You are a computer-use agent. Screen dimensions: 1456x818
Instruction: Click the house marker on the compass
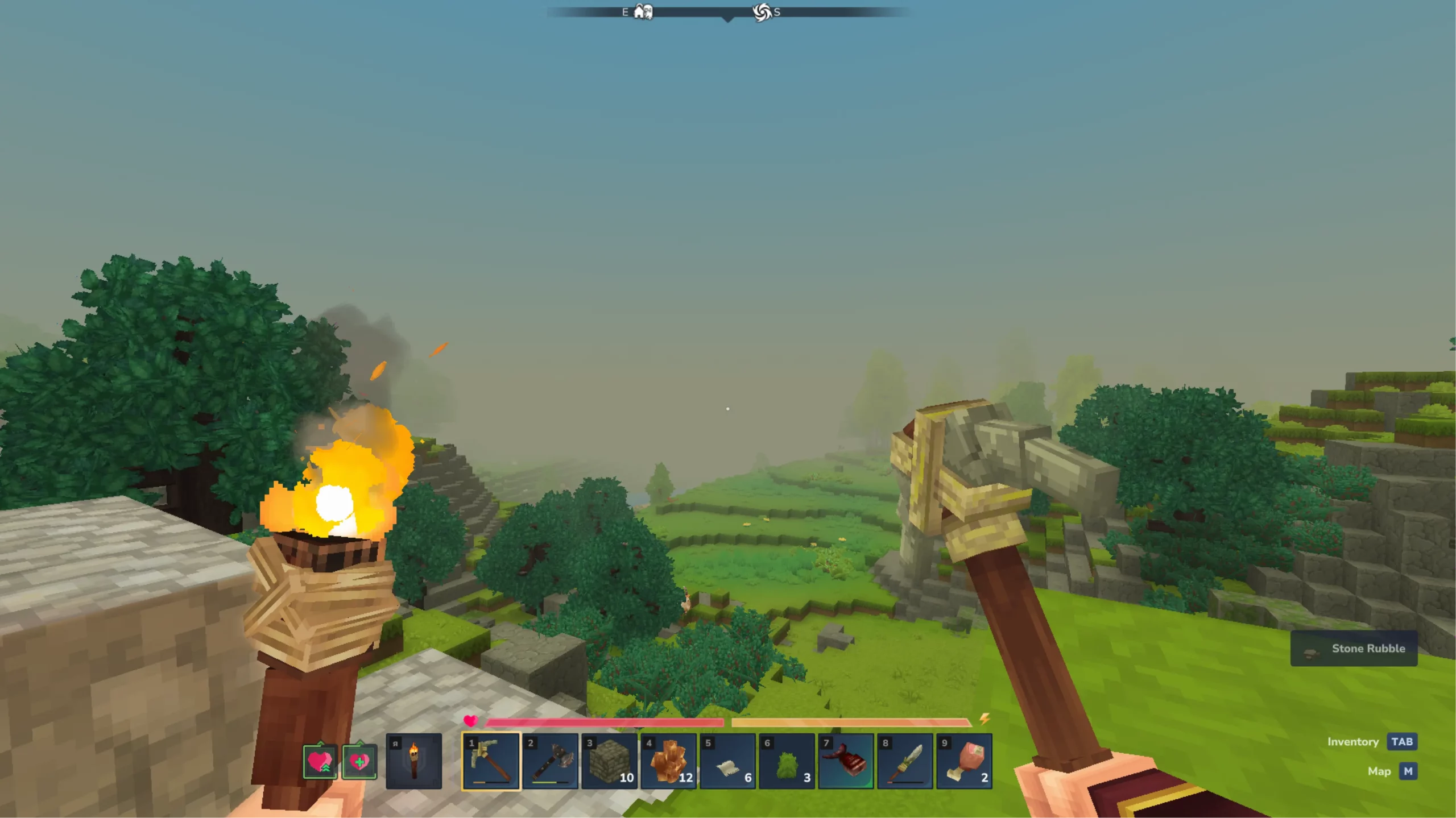(x=643, y=11)
